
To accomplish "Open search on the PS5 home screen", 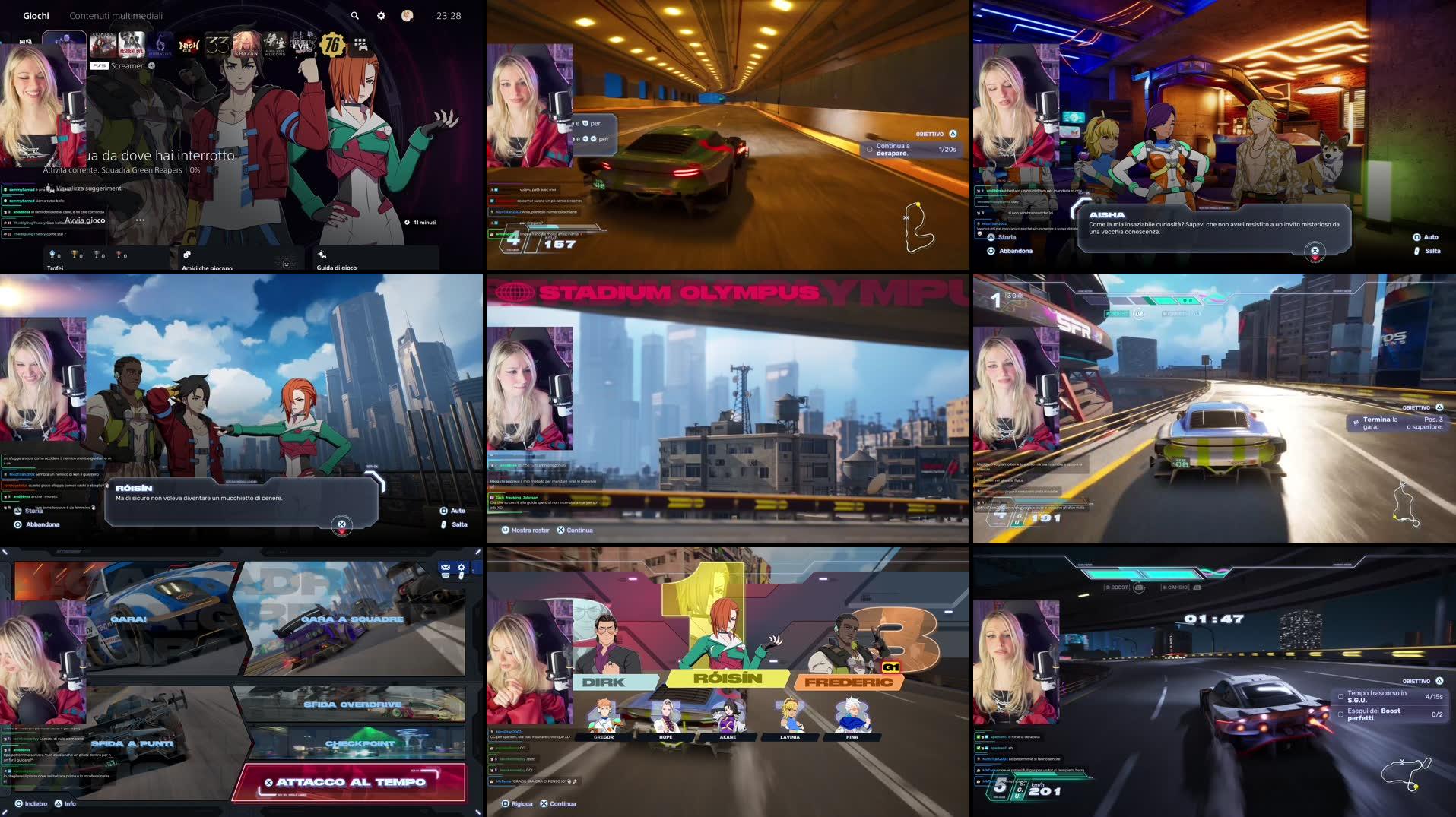I will (x=354, y=15).
